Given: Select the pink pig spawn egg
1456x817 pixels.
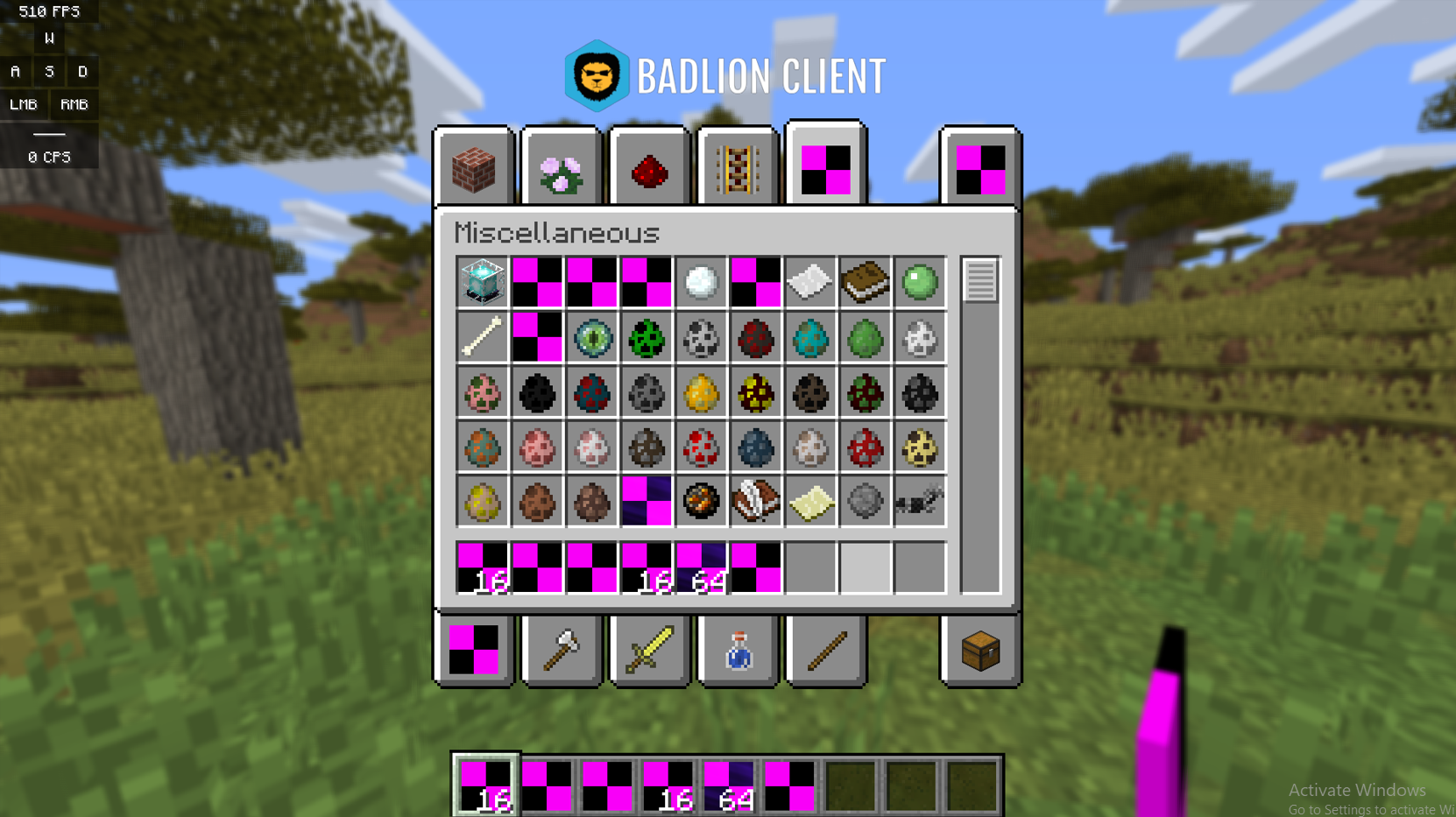Looking at the screenshot, I should coord(537,447).
